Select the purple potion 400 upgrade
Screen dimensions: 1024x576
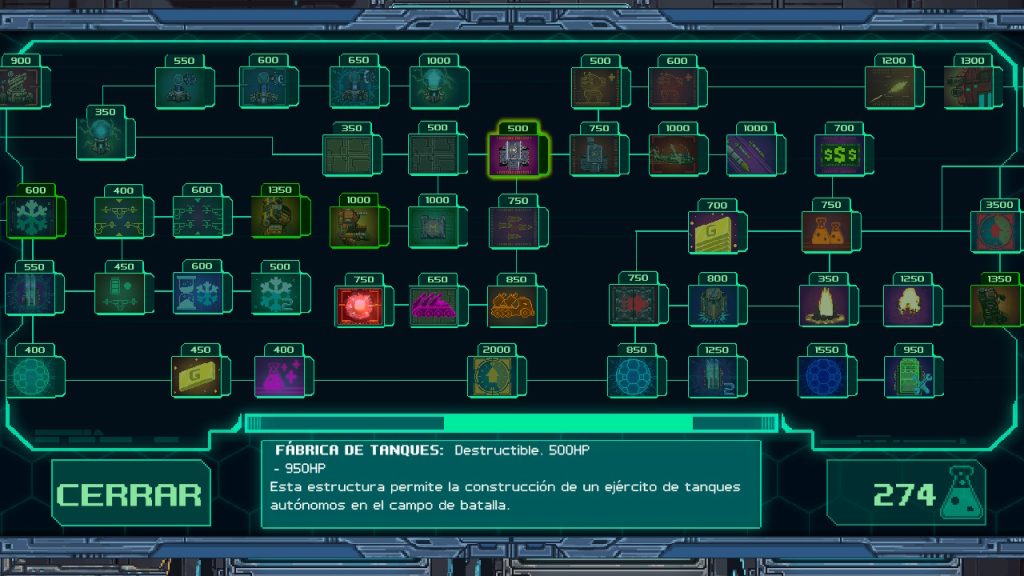click(283, 377)
